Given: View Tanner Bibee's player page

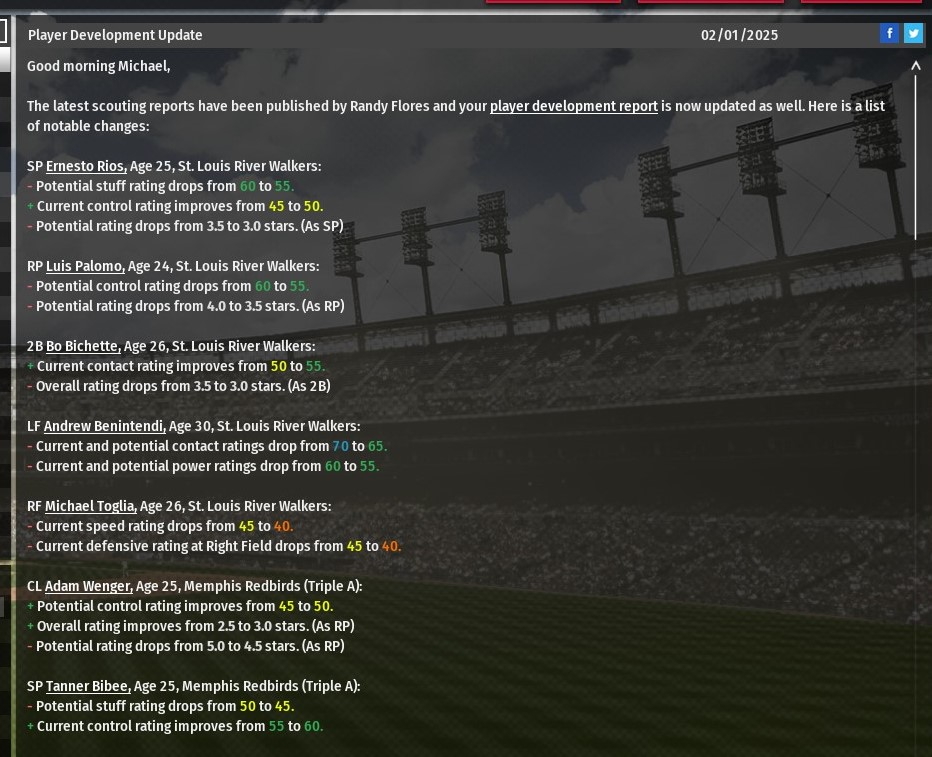Looking at the screenshot, I should 88,686.
